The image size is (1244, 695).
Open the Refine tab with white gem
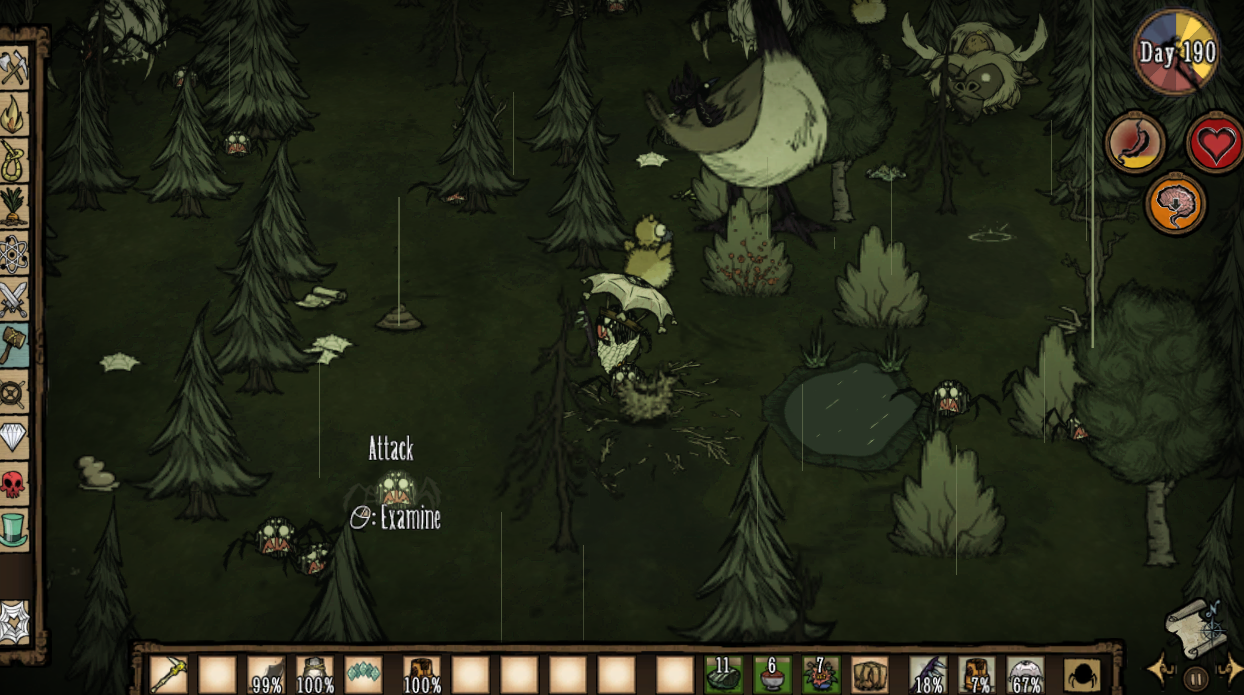[14, 438]
